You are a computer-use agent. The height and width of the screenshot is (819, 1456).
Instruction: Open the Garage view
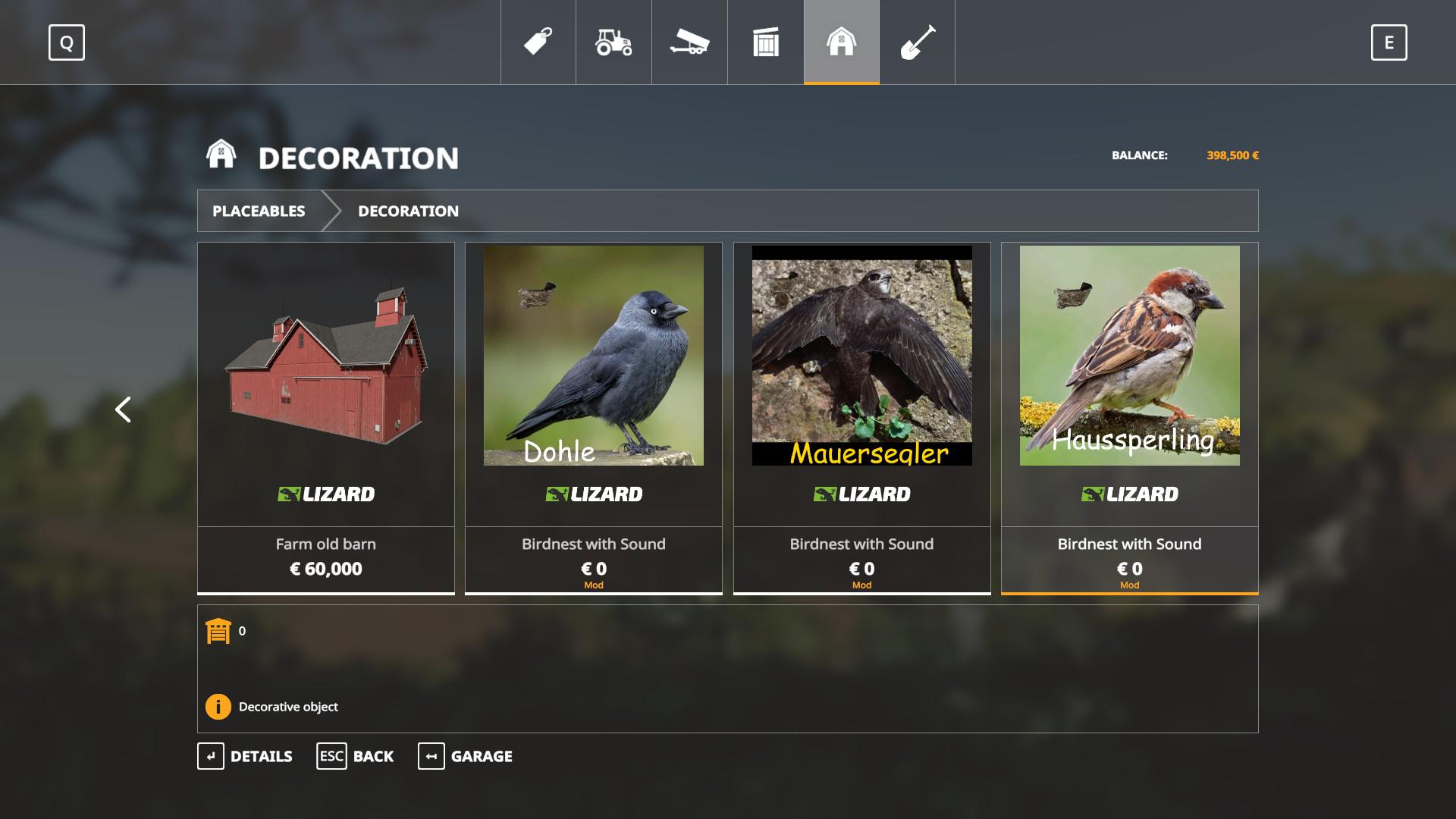coord(465,756)
